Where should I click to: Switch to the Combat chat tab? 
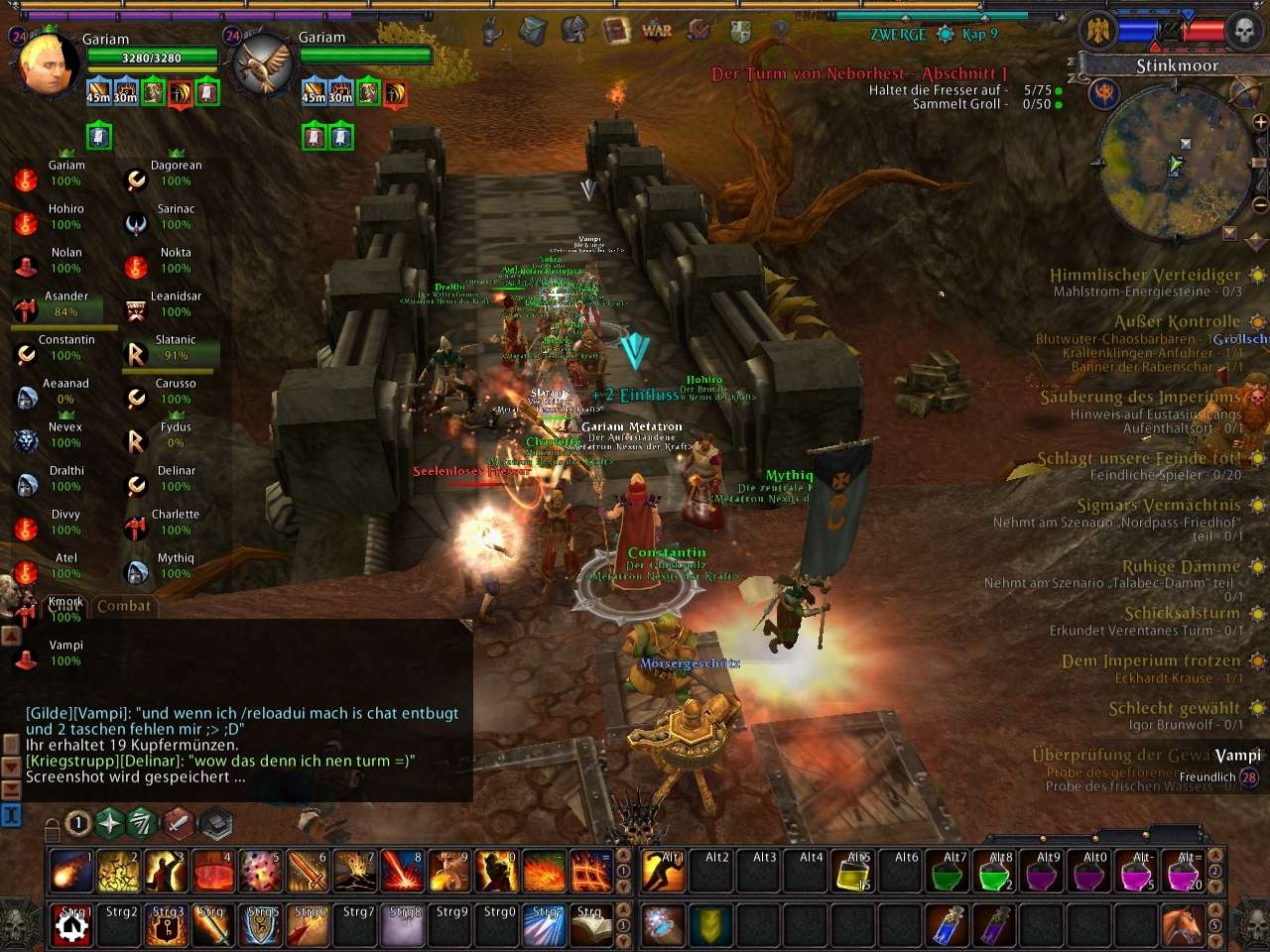(124, 606)
